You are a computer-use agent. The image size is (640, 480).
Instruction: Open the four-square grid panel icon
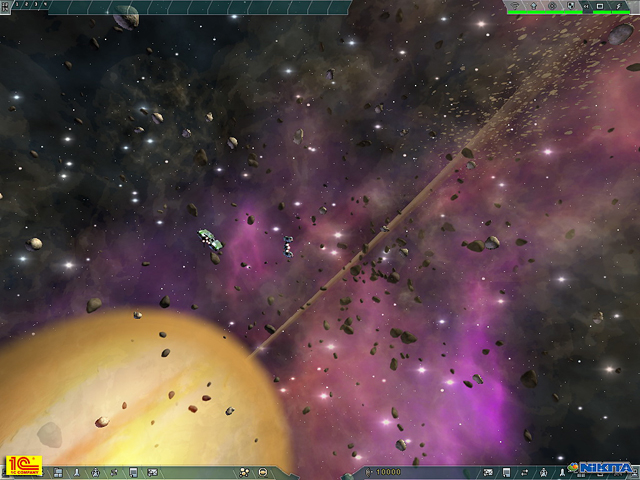(x=58, y=472)
